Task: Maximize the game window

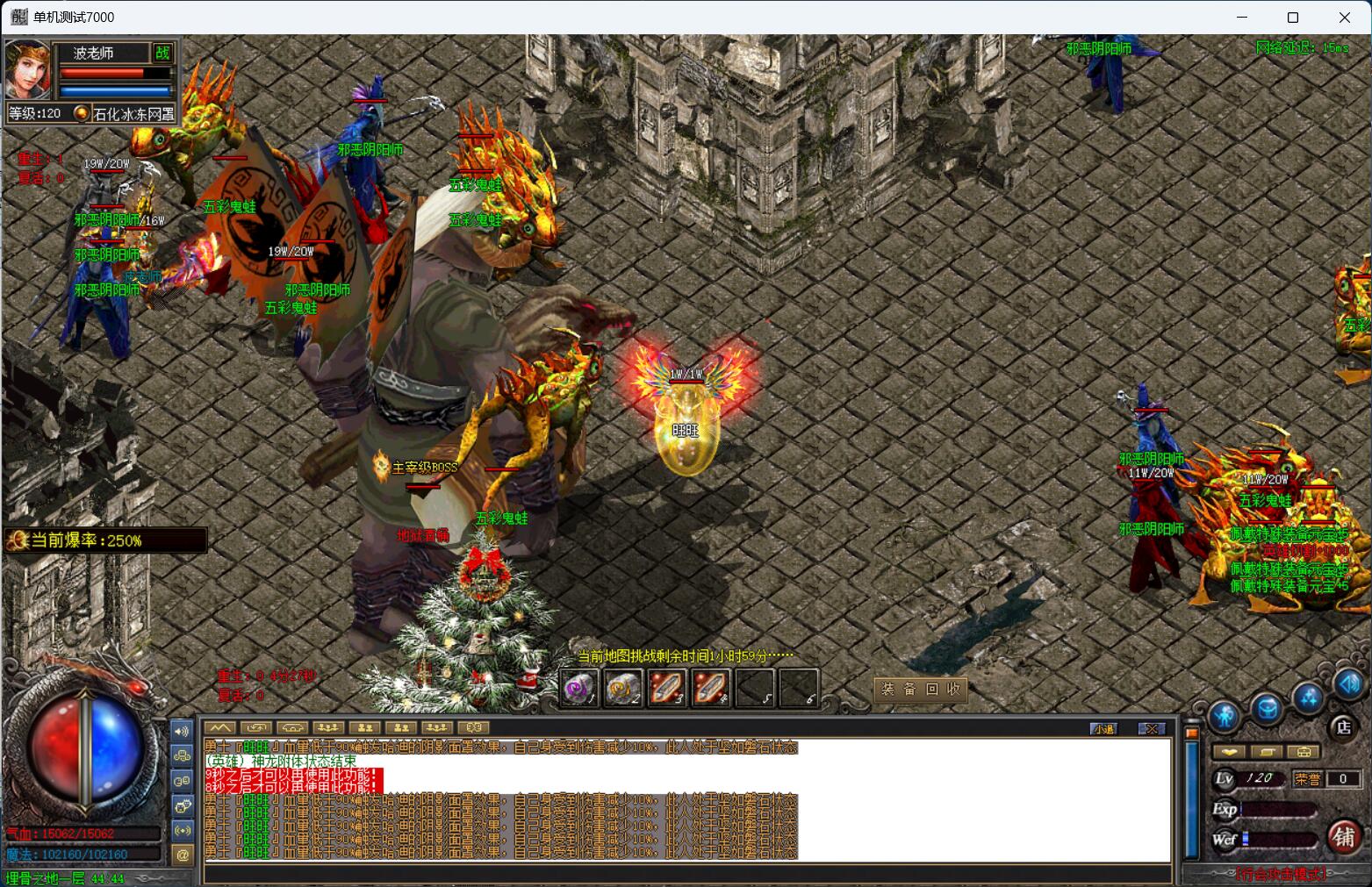Action: click(x=1293, y=18)
